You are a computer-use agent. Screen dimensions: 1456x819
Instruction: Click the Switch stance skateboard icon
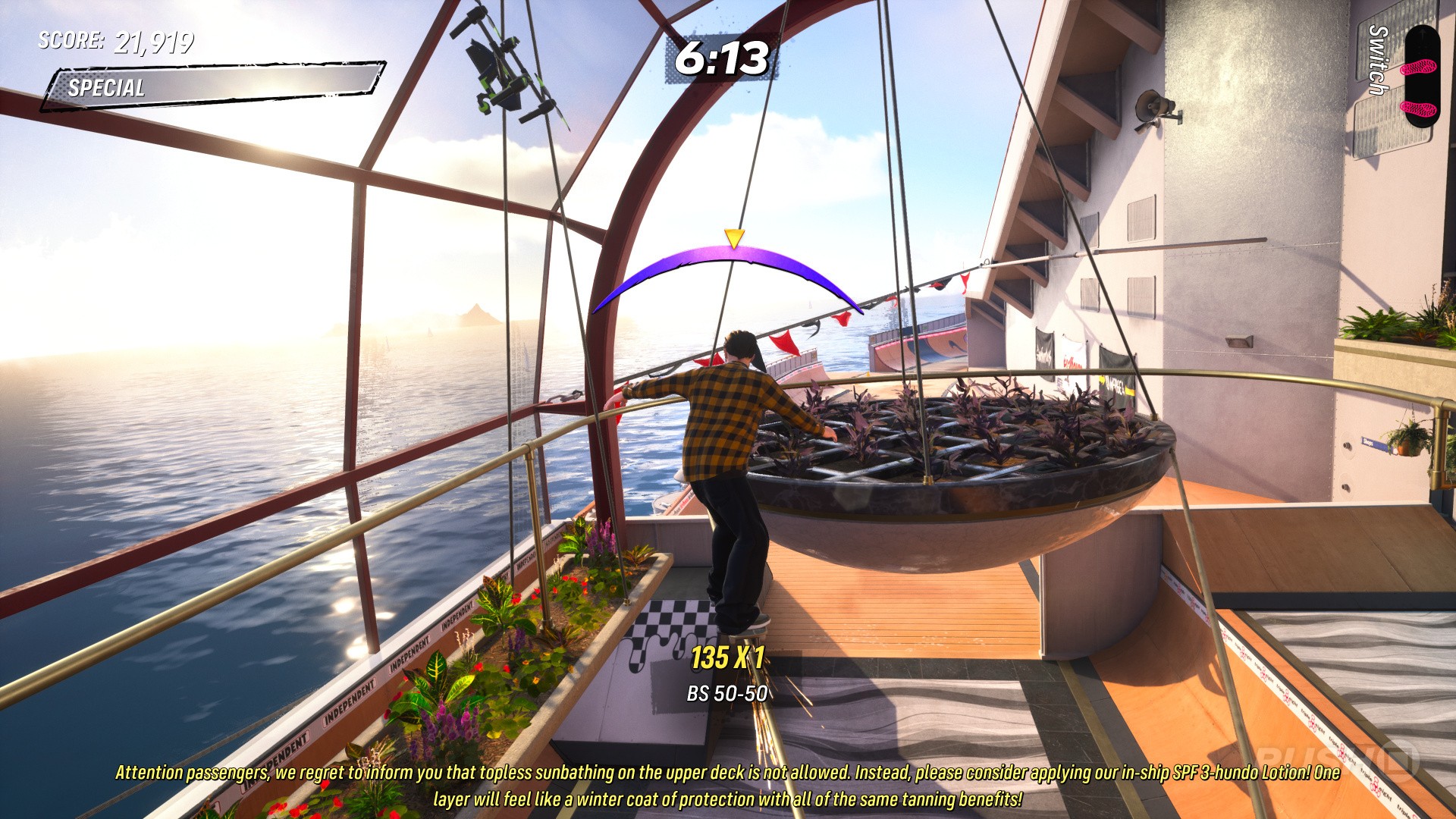1420,76
